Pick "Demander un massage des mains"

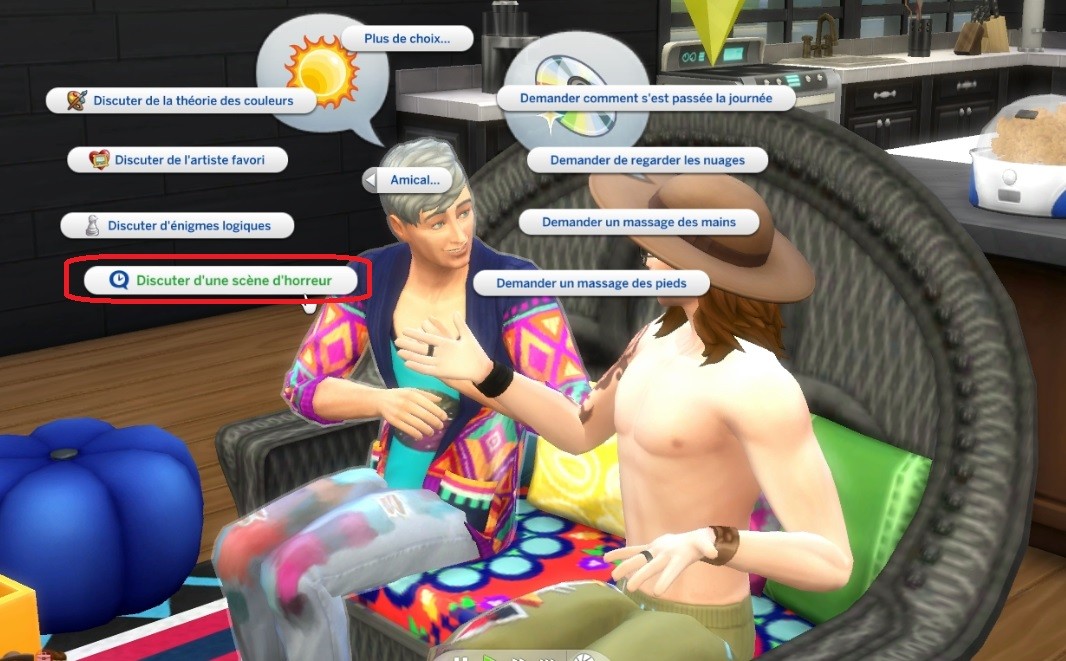click(639, 222)
